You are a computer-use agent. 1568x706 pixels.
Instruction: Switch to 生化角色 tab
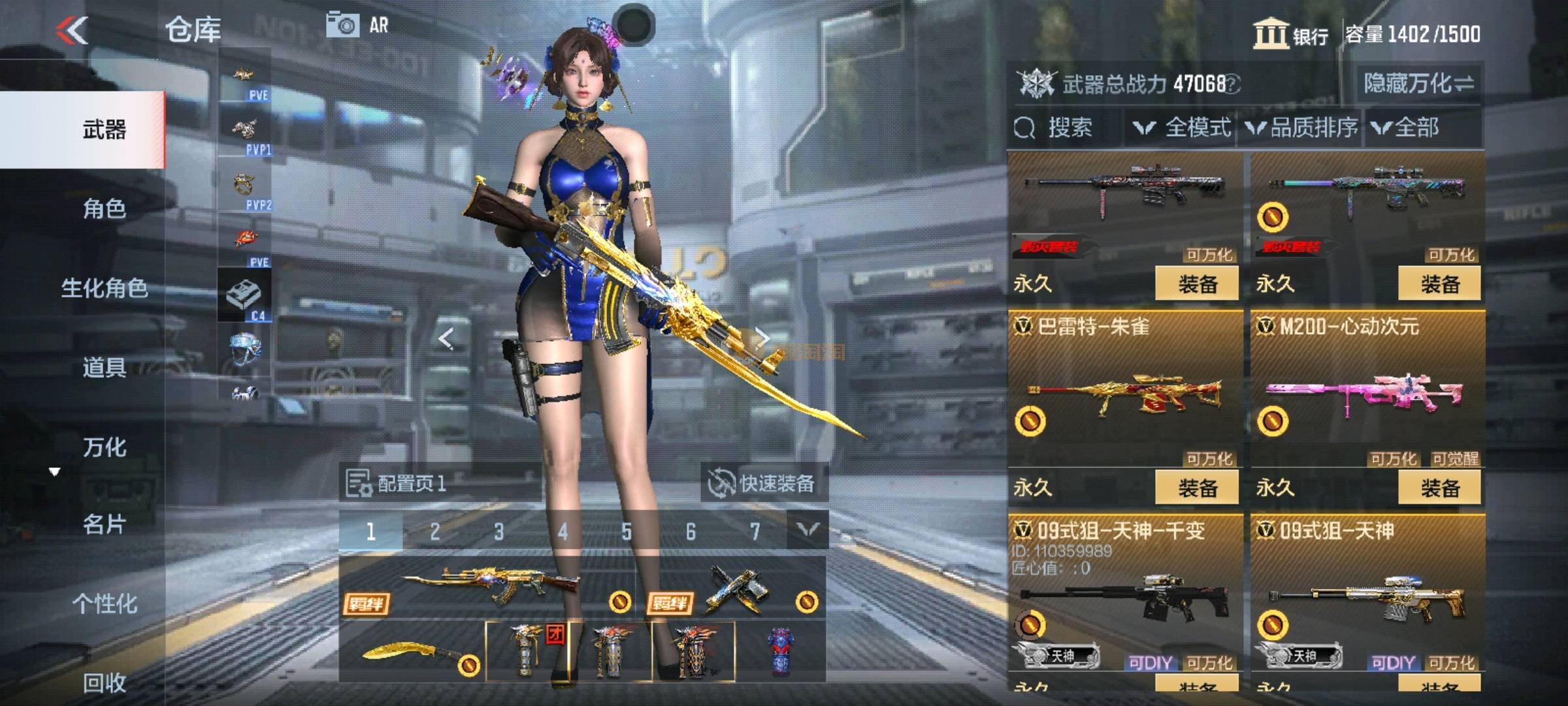pyautogui.click(x=105, y=288)
